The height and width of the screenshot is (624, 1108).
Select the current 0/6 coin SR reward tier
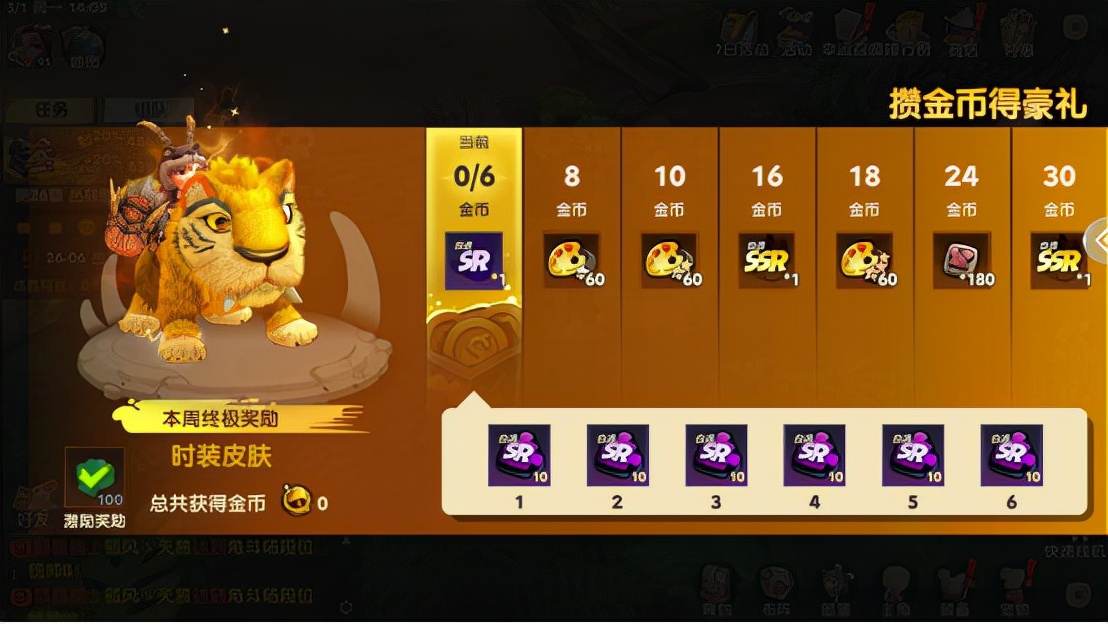tap(474, 260)
